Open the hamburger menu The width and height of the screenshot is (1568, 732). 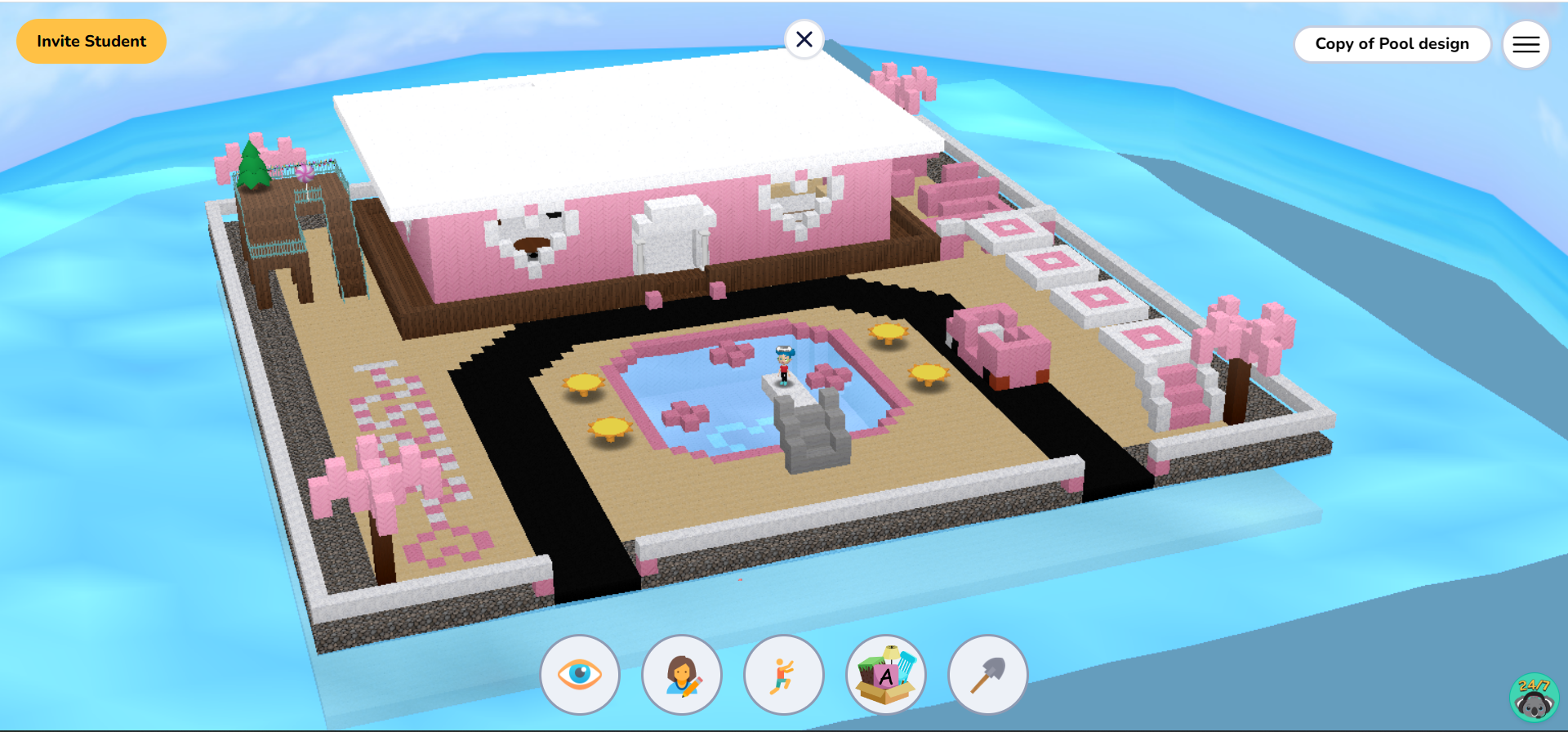coord(1526,44)
